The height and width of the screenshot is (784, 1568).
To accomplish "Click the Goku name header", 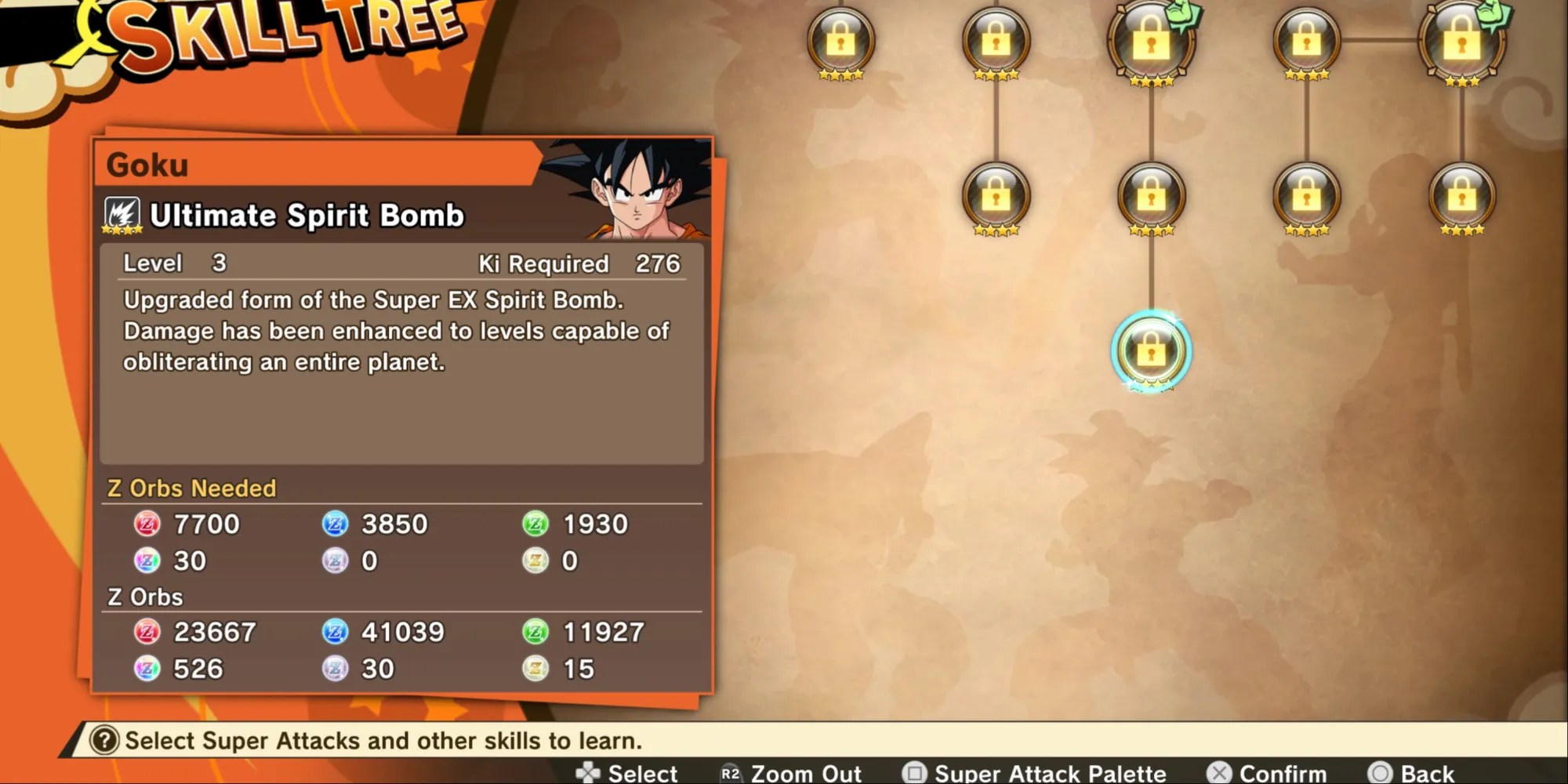I will (147, 165).
